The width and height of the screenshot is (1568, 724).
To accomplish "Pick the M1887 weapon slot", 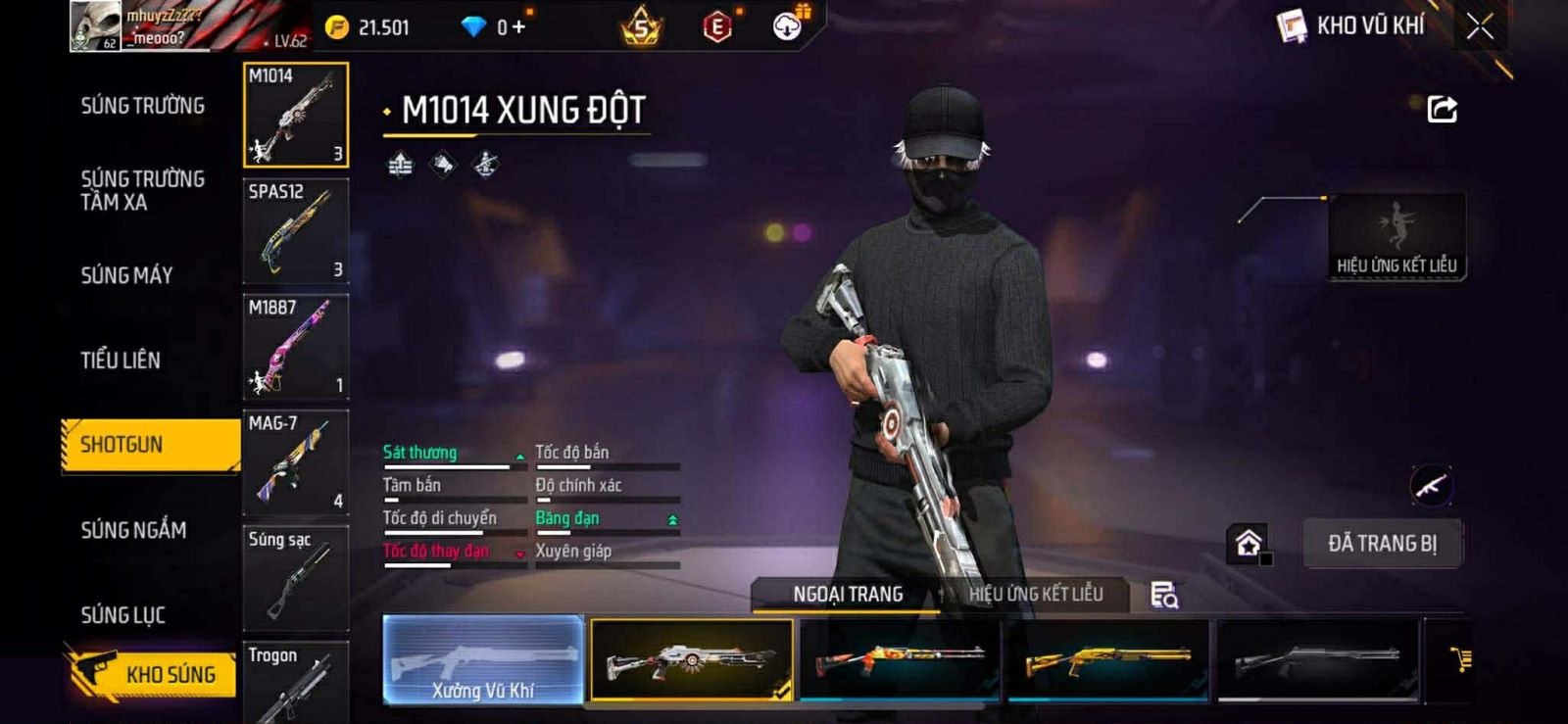I will pyautogui.click(x=295, y=347).
